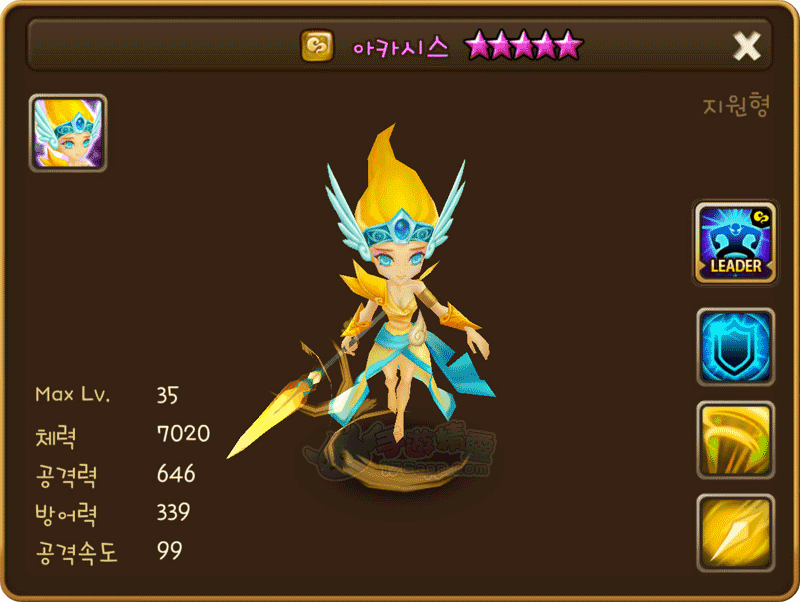Tap the gold attribute icon by the name
This screenshot has width=800, height=602.
point(317,46)
